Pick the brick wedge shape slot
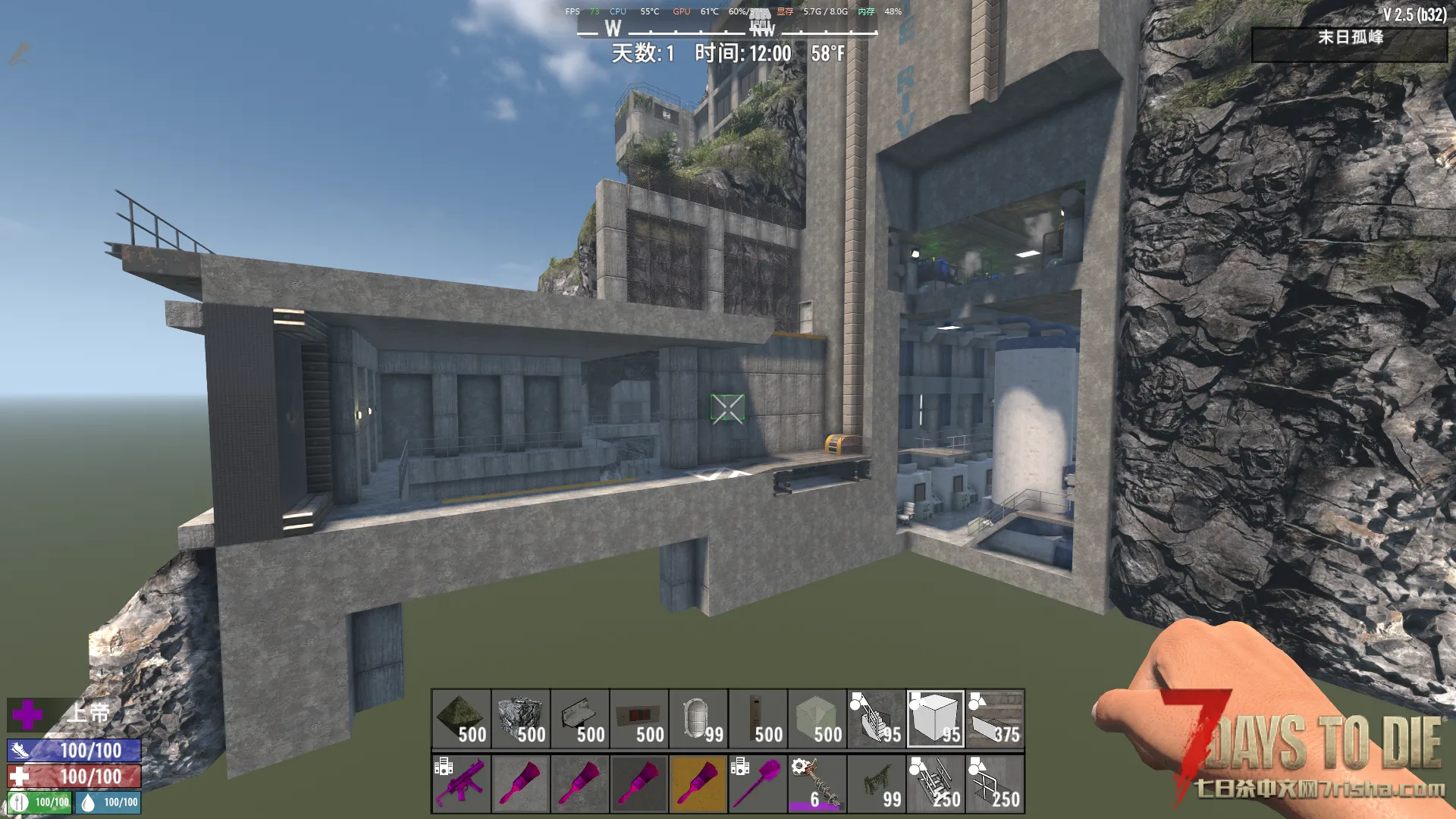 click(994, 718)
